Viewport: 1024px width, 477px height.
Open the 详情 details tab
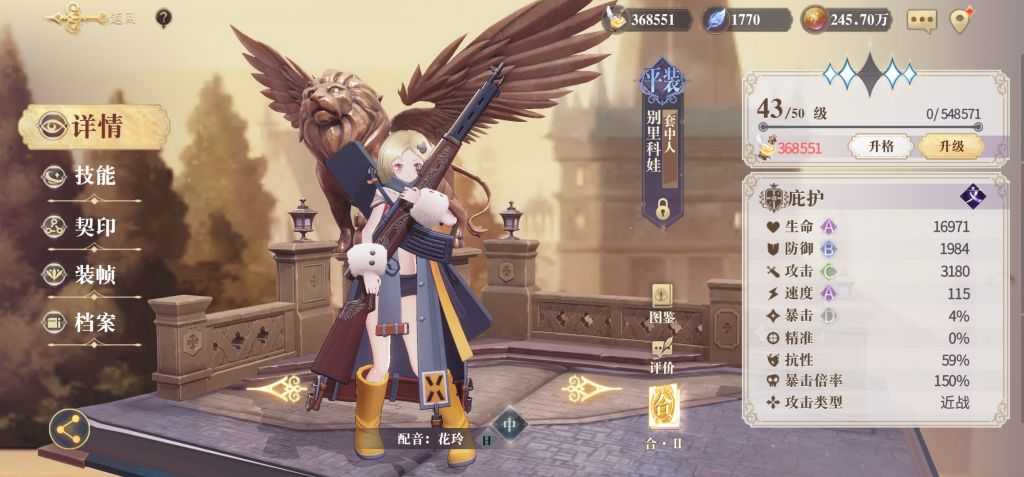94,127
